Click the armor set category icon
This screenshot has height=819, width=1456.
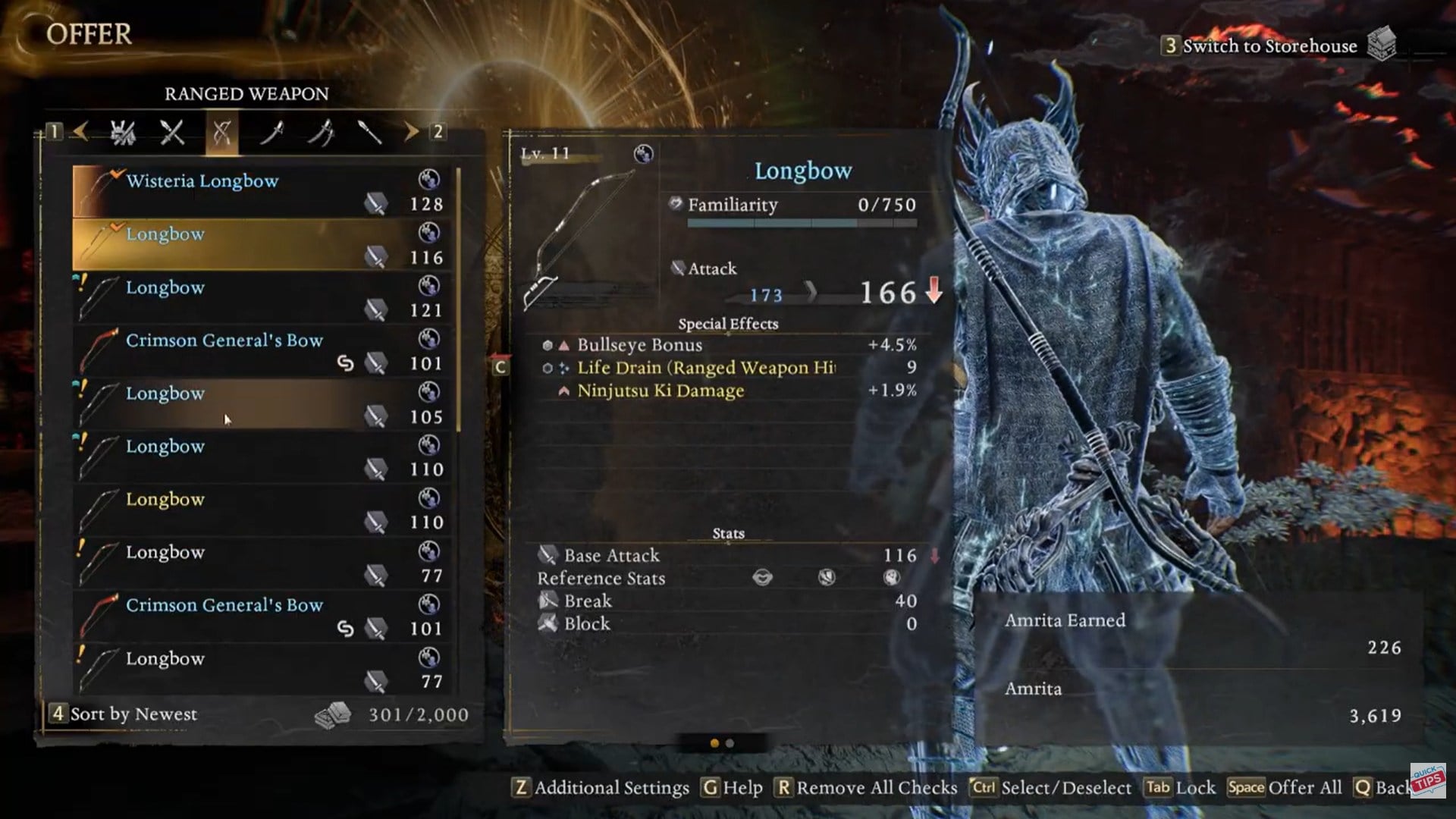click(x=124, y=133)
